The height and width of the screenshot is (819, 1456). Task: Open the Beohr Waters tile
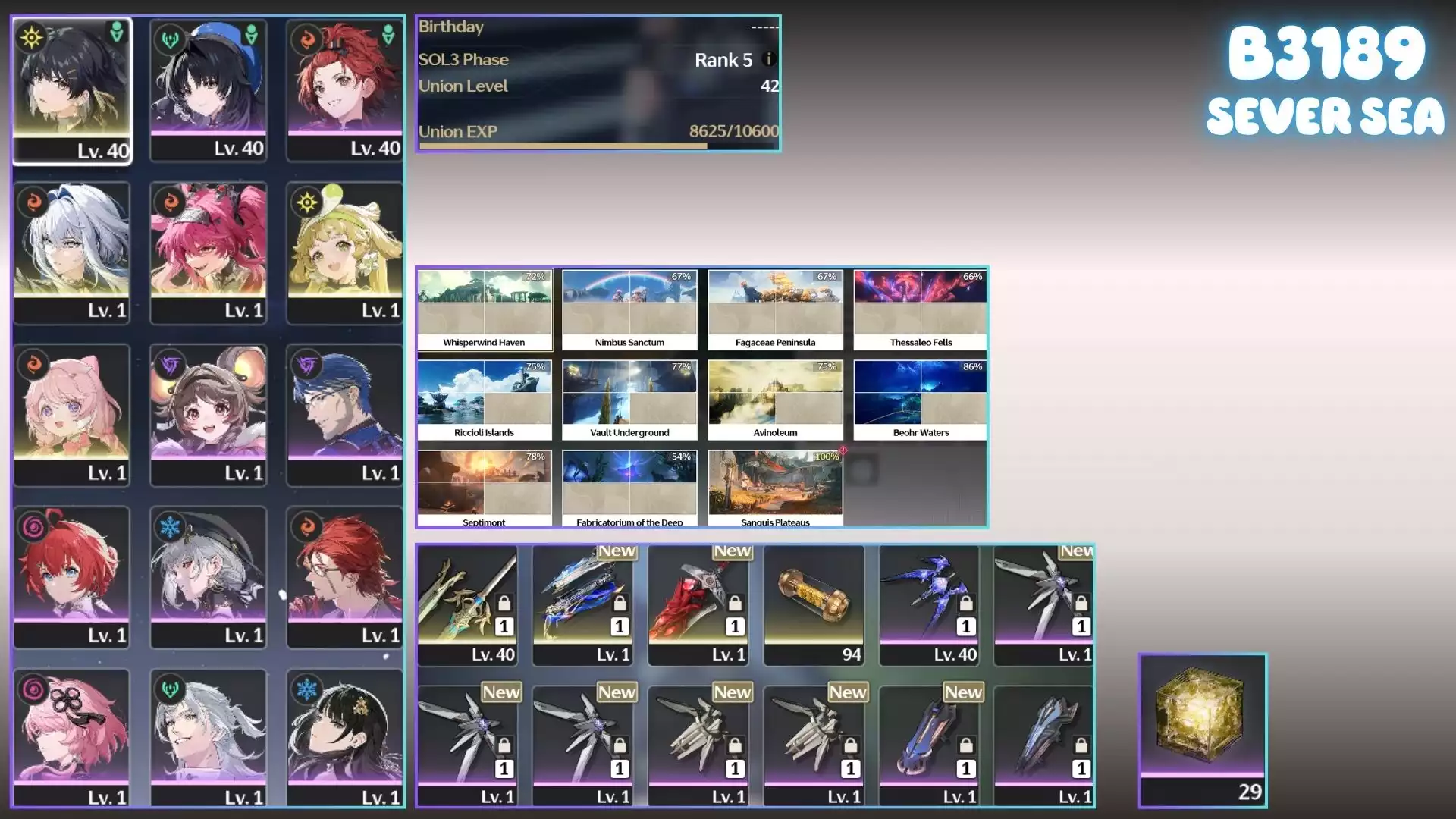tap(921, 400)
